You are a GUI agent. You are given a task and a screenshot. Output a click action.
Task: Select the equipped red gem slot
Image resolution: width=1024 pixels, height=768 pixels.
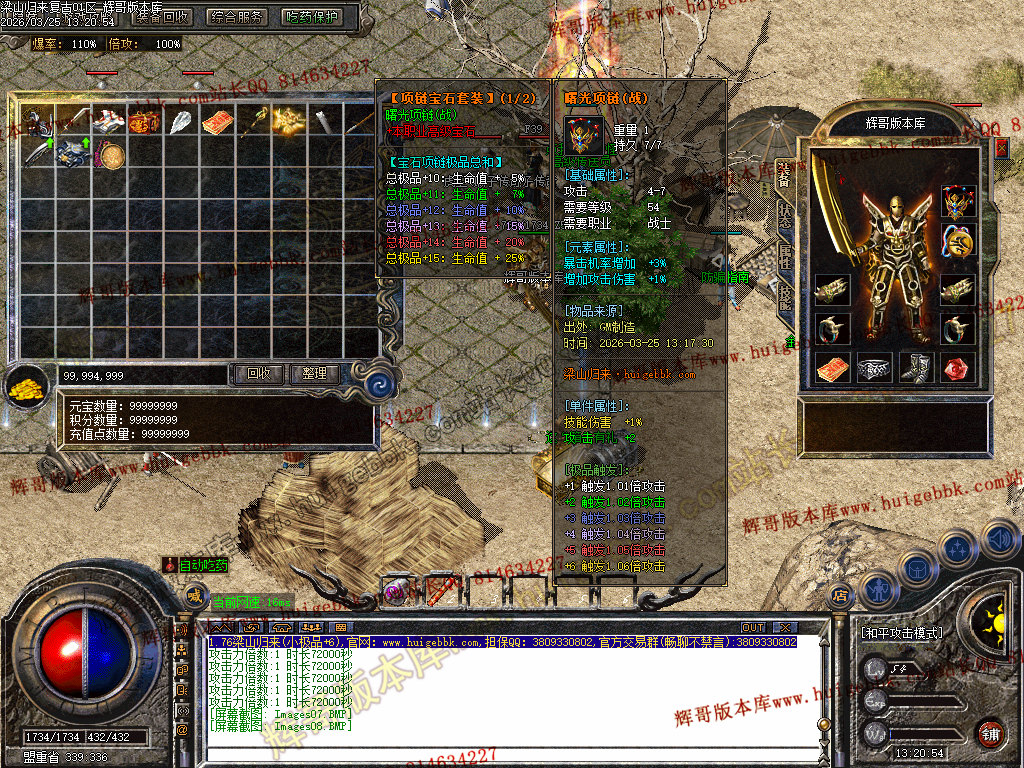(x=959, y=368)
